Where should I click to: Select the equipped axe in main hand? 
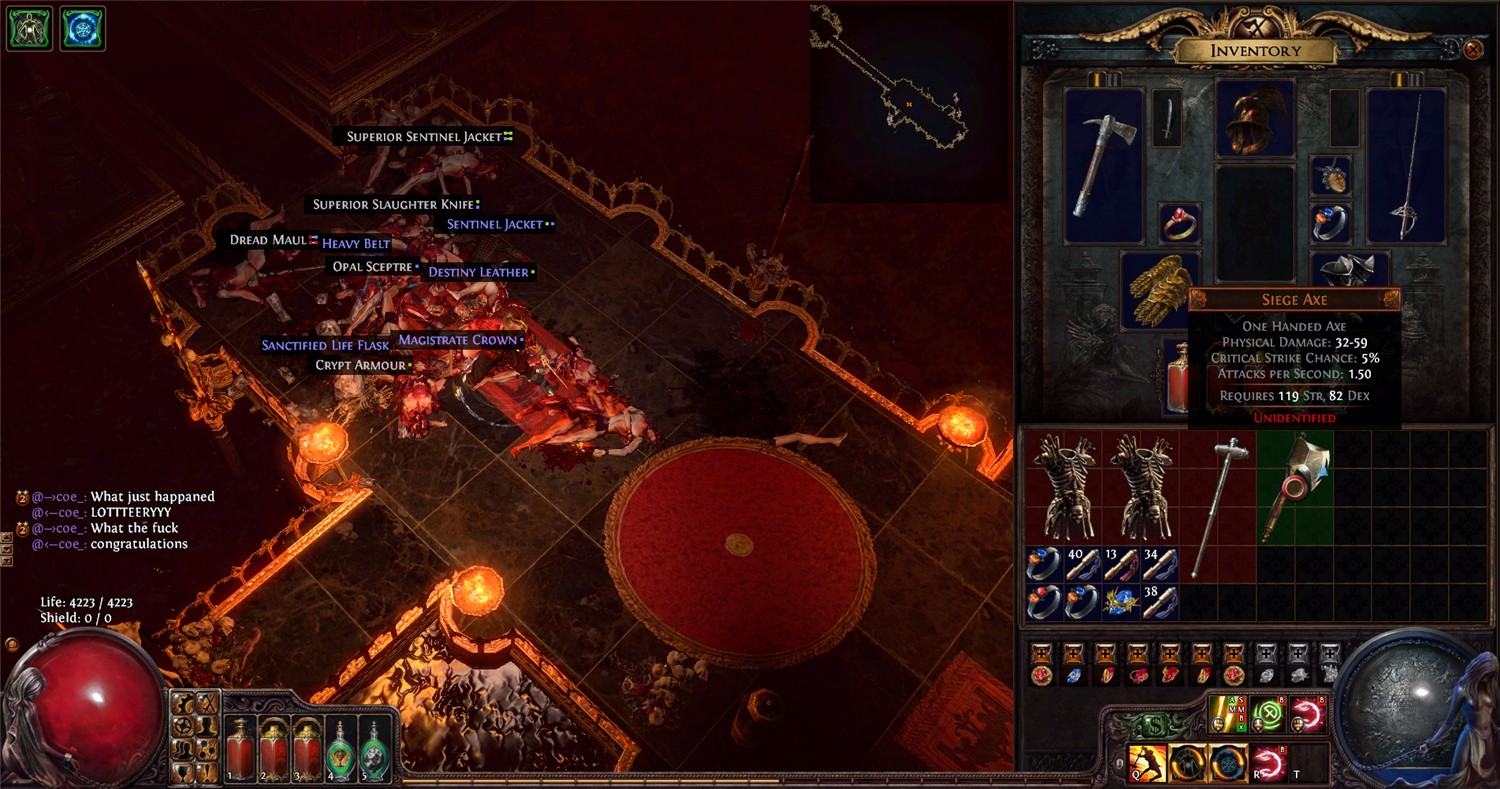pyautogui.click(x=1104, y=165)
